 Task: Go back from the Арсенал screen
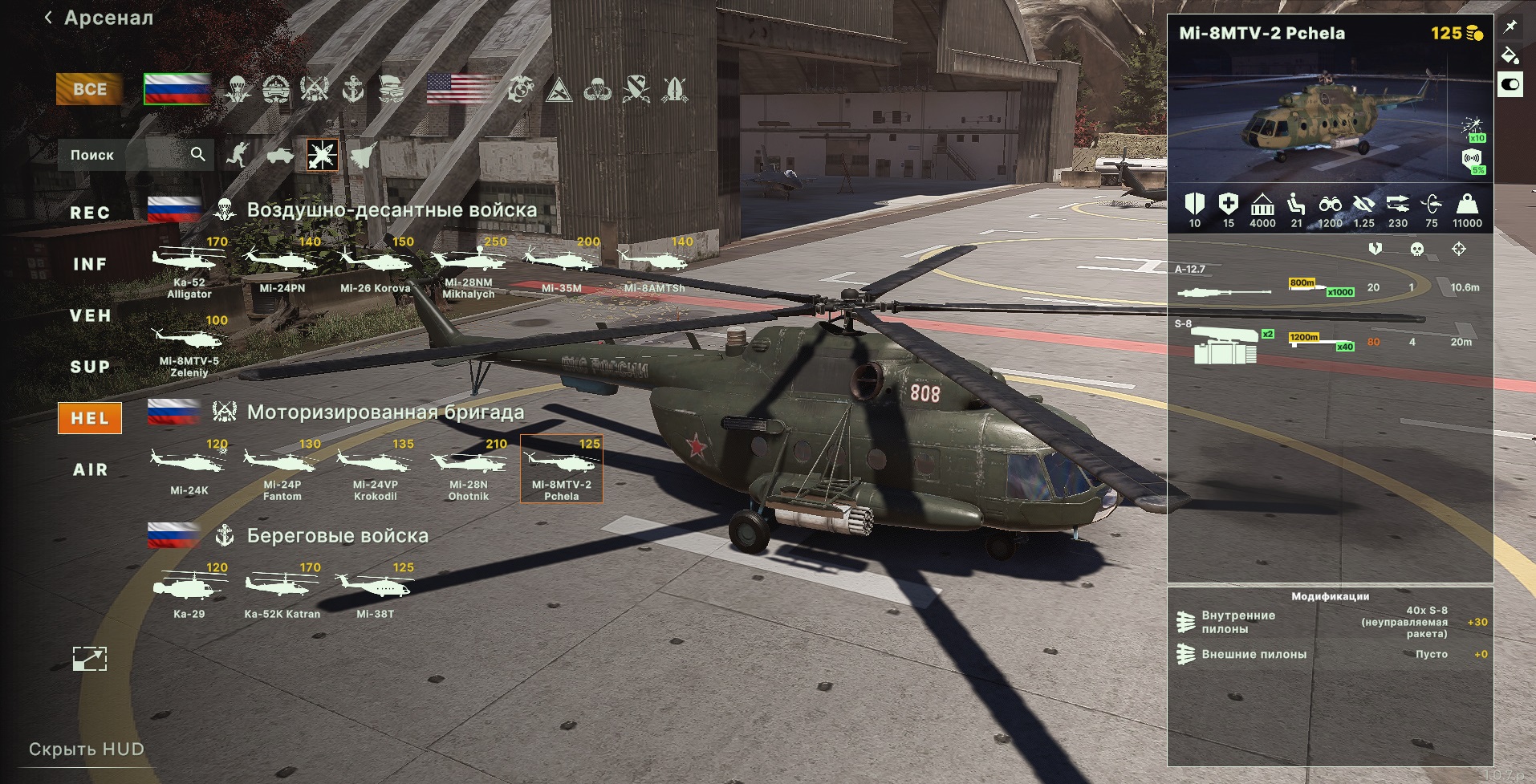click(x=49, y=18)
